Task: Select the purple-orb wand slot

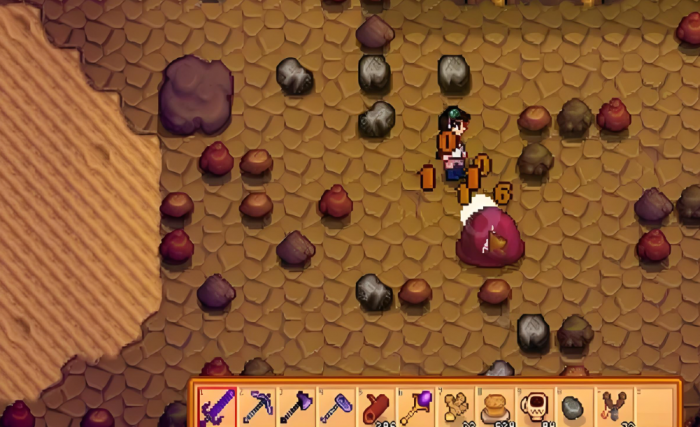Action: pos(416,407)
